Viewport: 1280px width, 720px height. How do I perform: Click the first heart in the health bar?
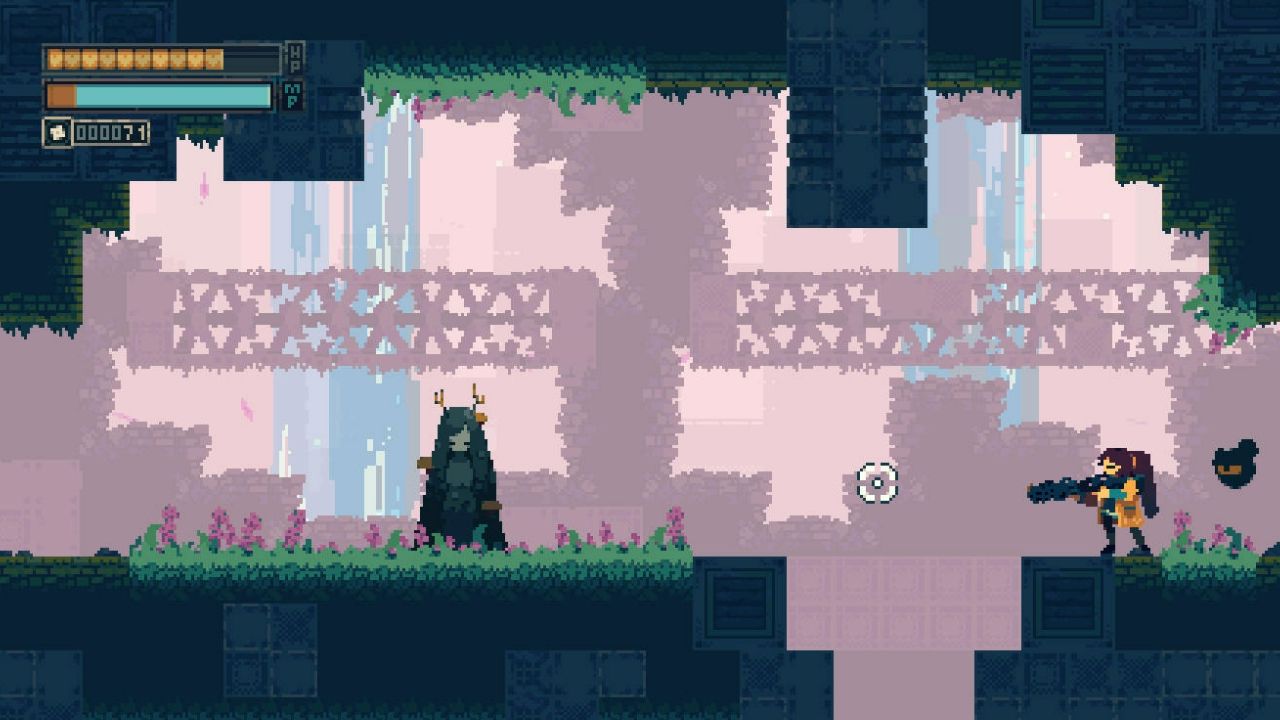pyautogui.click(x=55, y=60)
